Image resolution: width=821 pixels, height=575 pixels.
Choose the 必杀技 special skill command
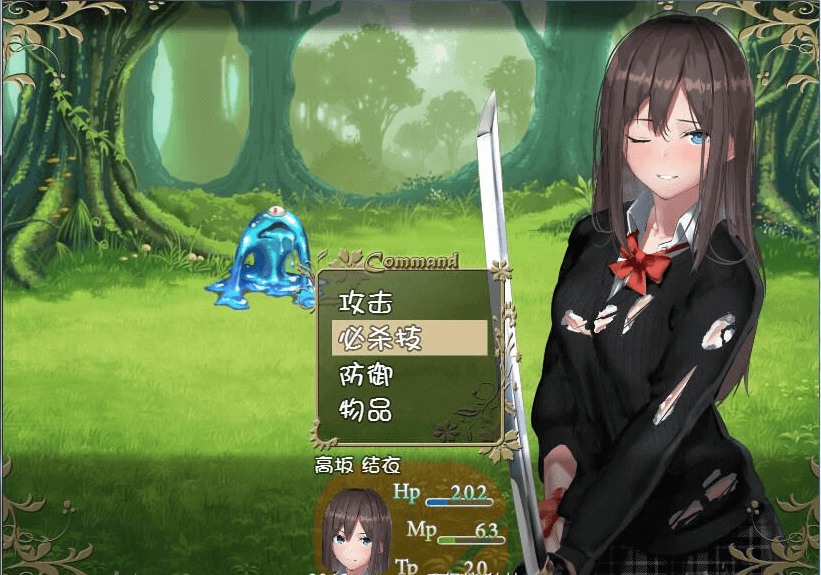click(x=381, y=338)
